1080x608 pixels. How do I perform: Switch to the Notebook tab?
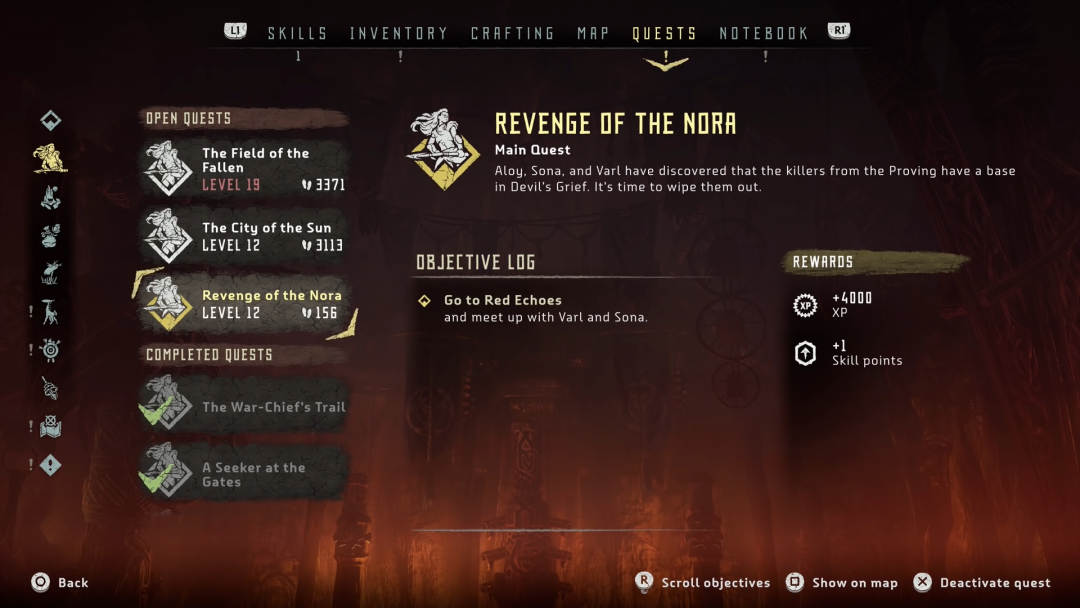764,34
